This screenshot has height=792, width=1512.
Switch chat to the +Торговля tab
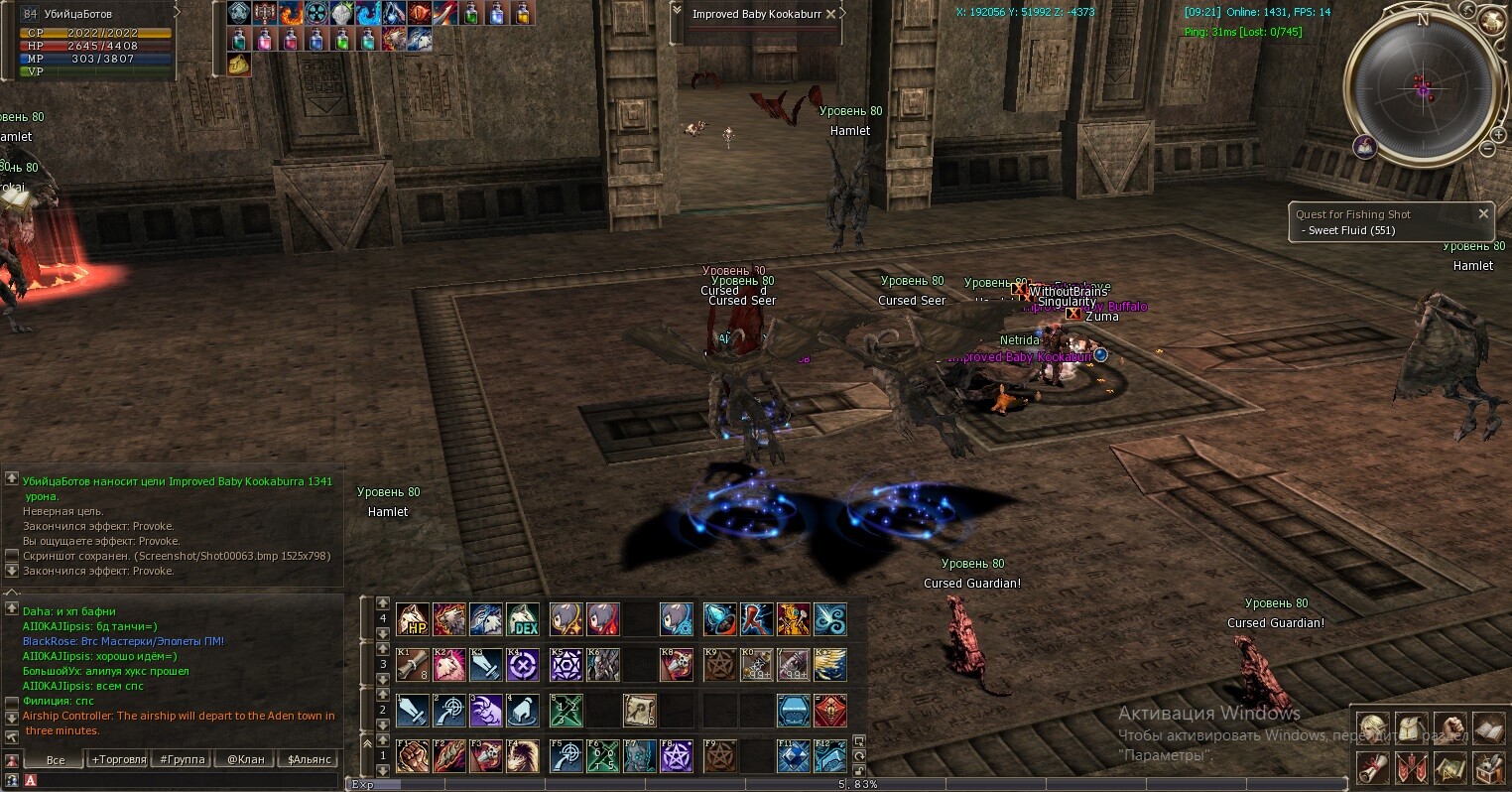(118, 759)
